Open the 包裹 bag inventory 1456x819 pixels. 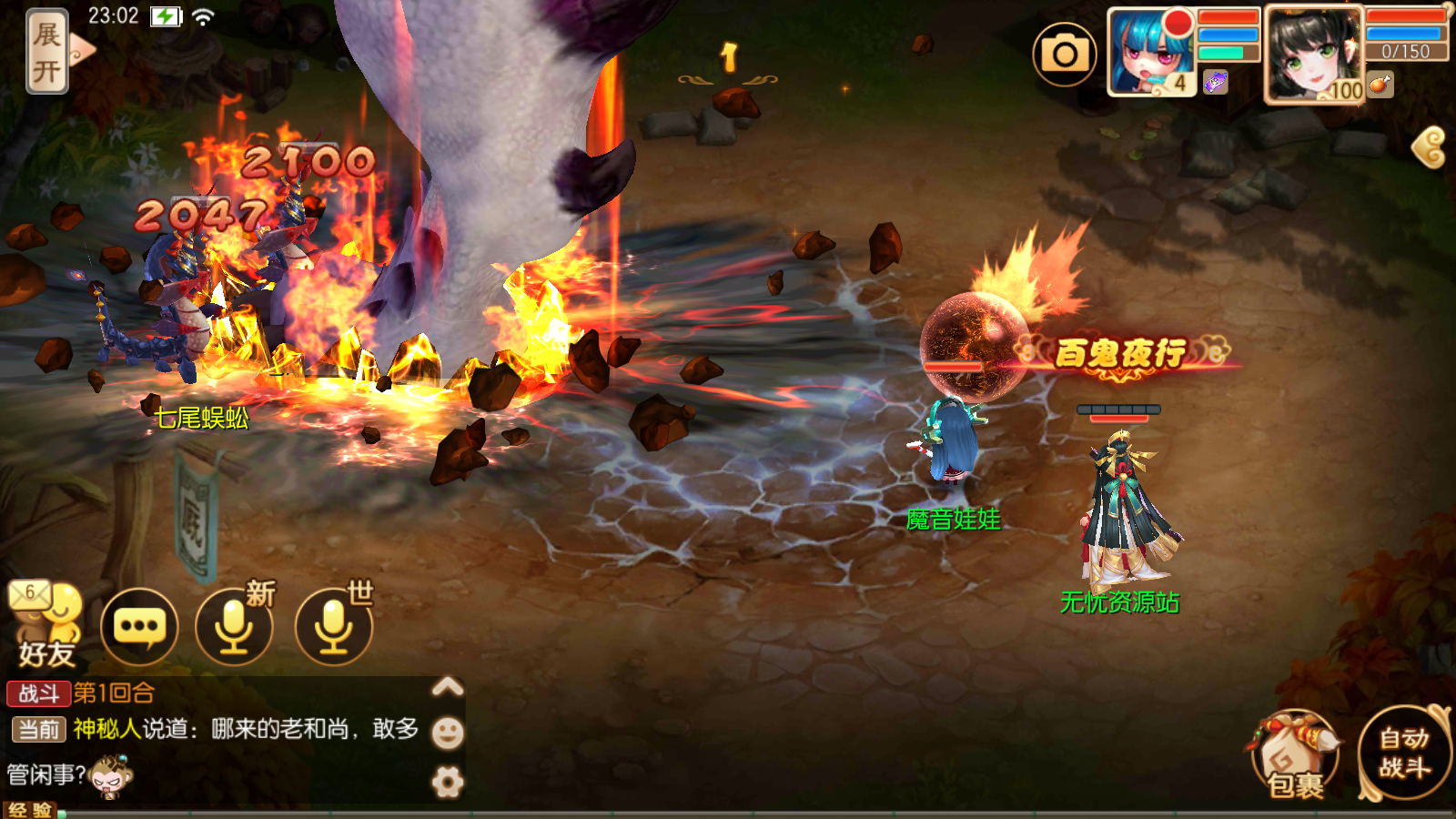[1296, 755]
